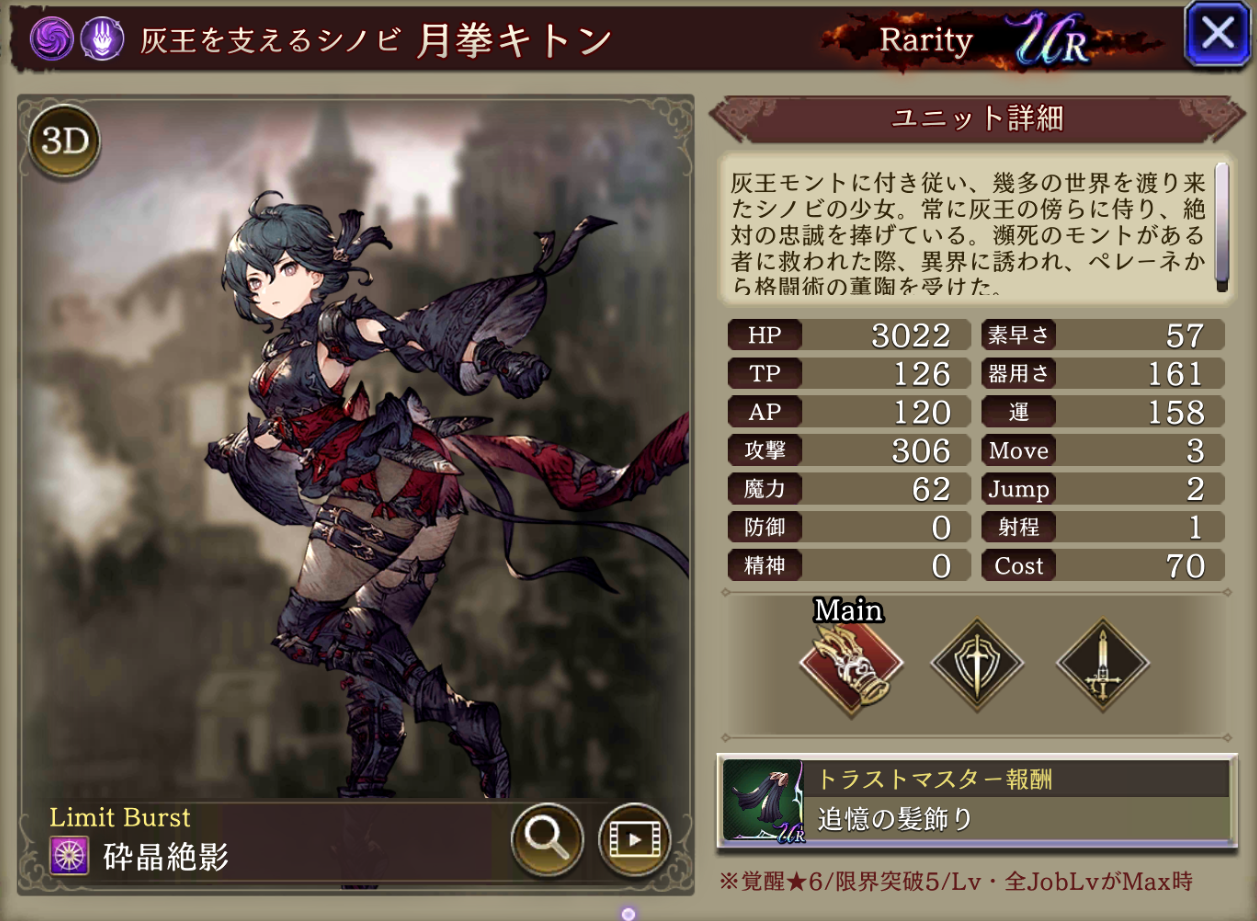Close the unit details window
The height and width of the screenshot is (921, 1257).
[x=1217, y=35]
